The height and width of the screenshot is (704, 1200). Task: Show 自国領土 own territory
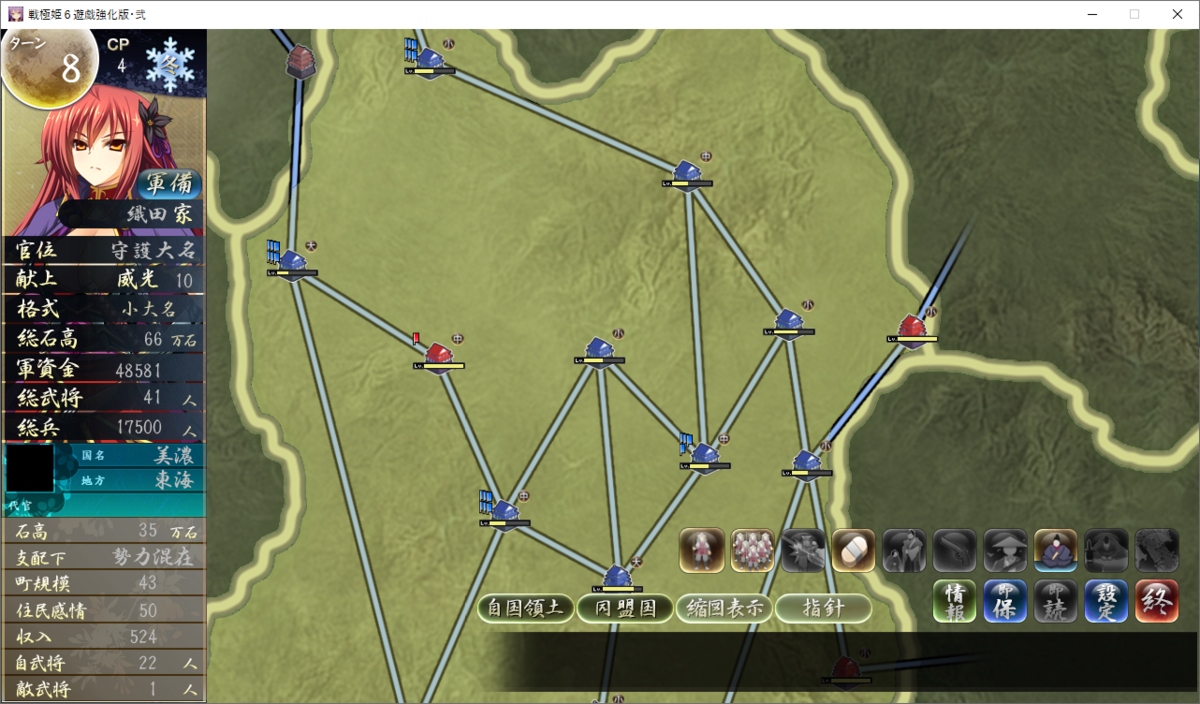(x=526, y=608)
